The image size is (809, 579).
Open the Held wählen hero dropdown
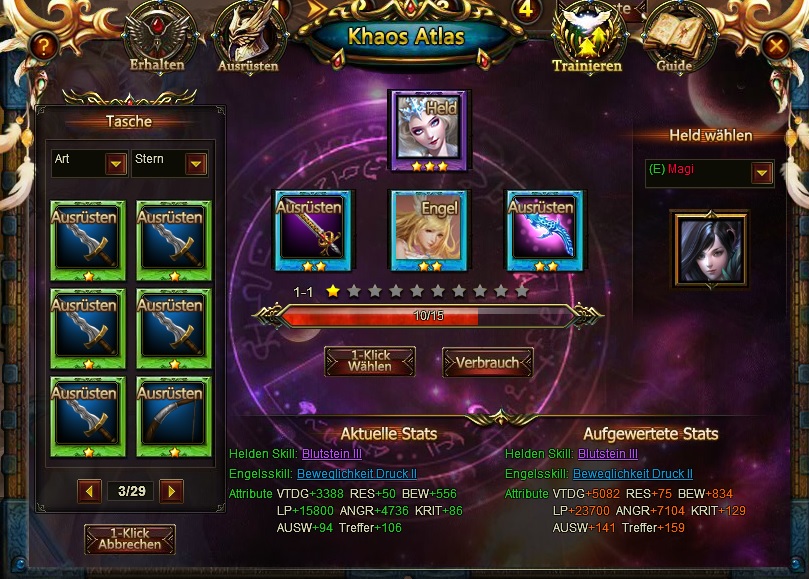pos(762,173)
